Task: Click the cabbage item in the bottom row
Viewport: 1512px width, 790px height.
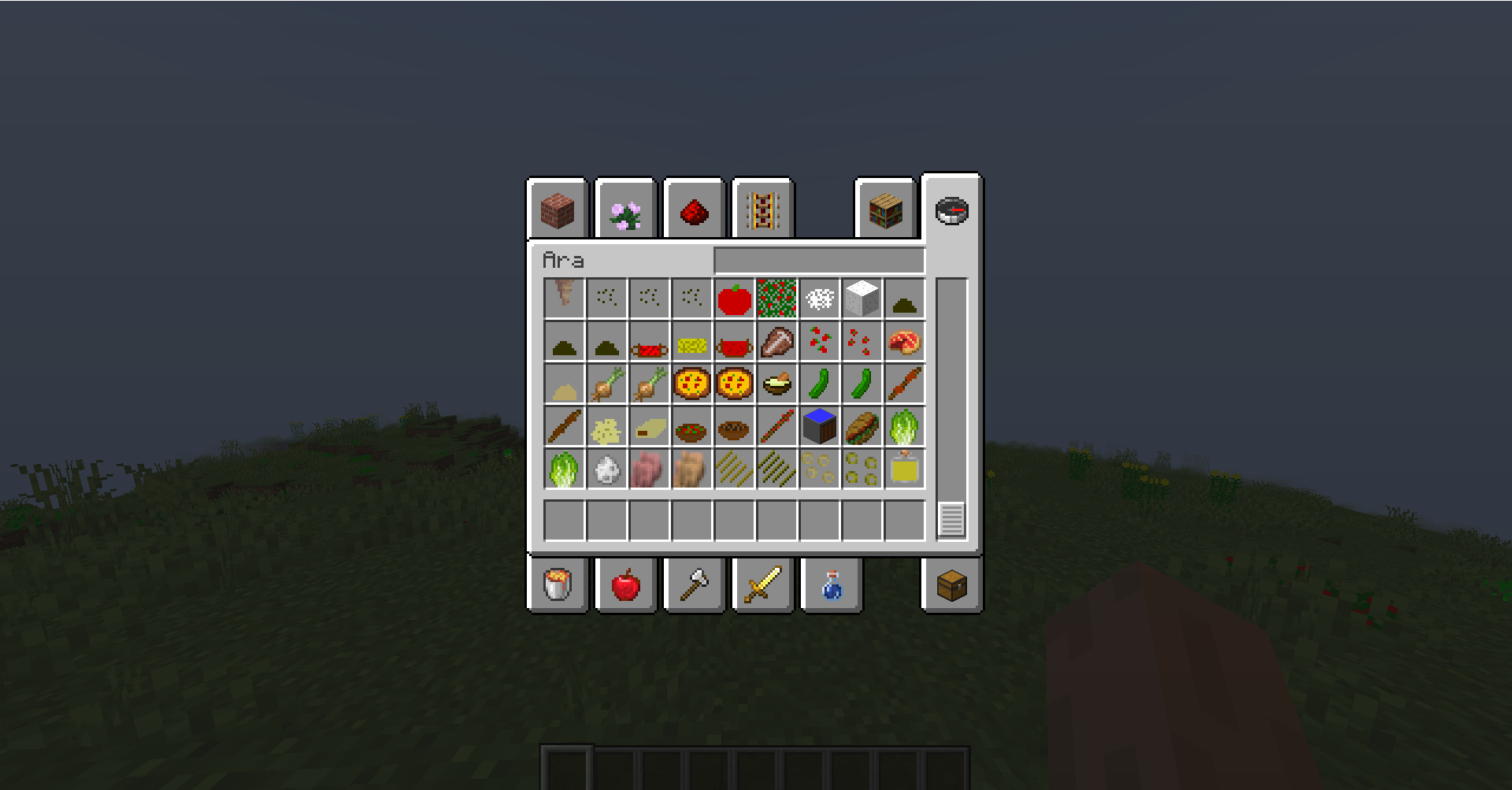Action: [x=563, y=469]
